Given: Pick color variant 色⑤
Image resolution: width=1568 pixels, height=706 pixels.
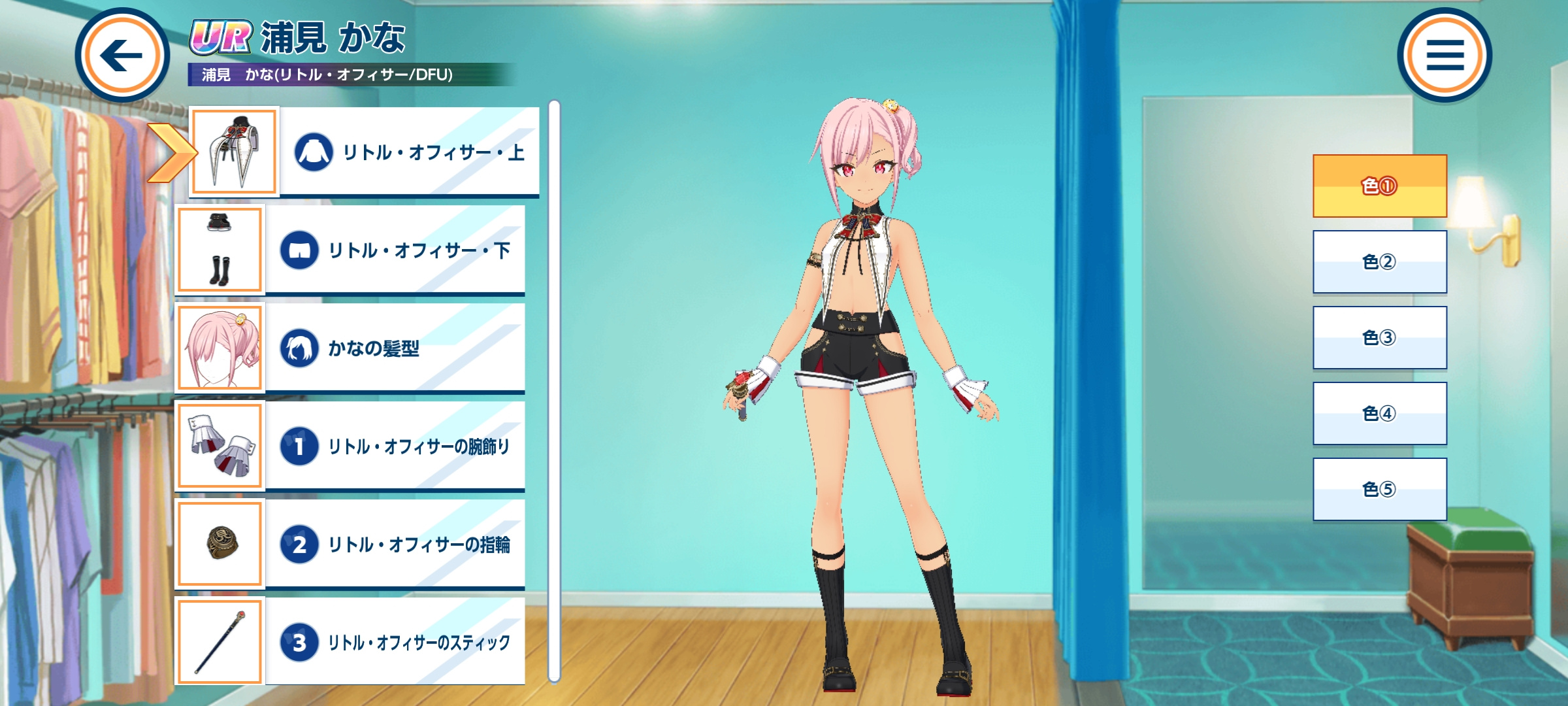Looking at the screenshot, I should click(1380, 490).
